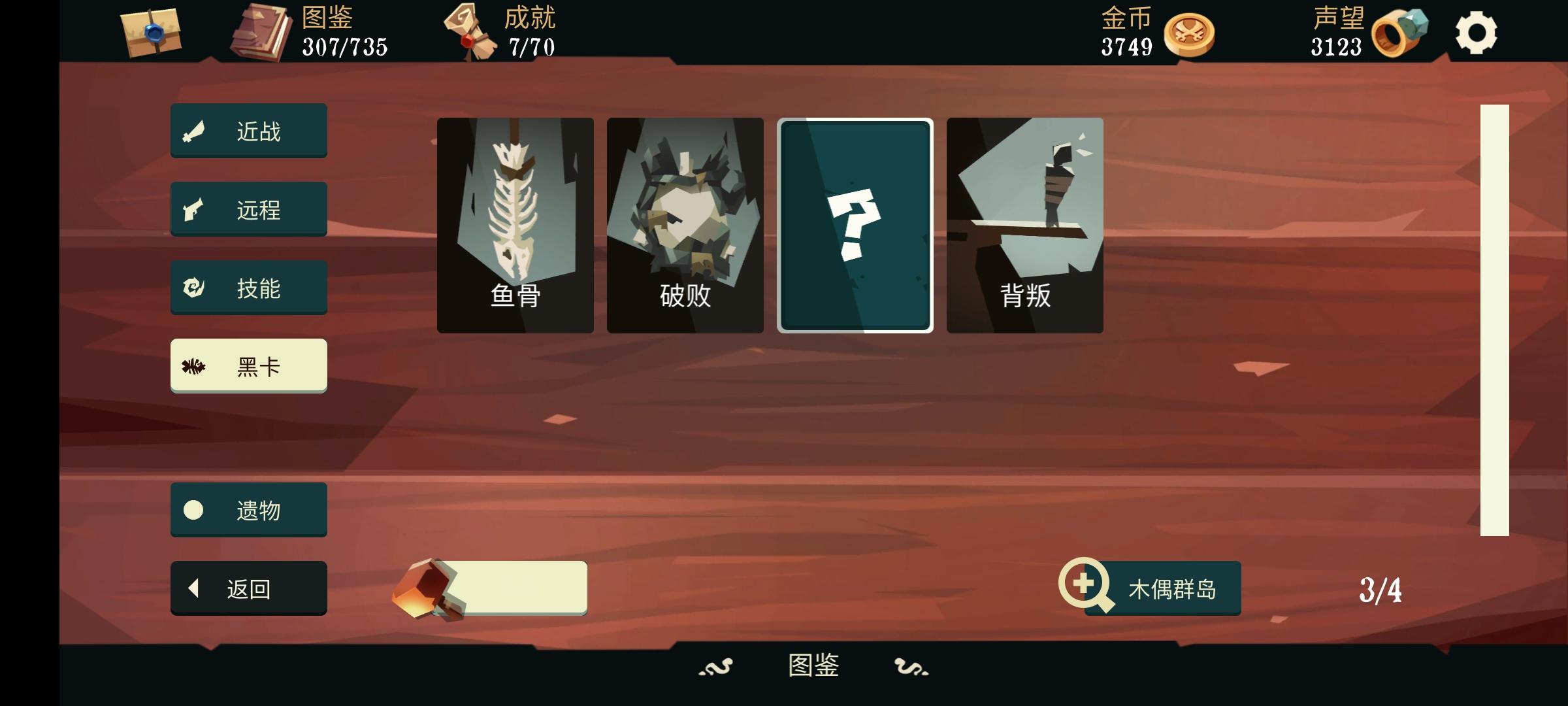Open the 黑卡 black card tab
The height and width of the screenshot is (706, 1568).
pyautogui.click(x=248, y=365)
